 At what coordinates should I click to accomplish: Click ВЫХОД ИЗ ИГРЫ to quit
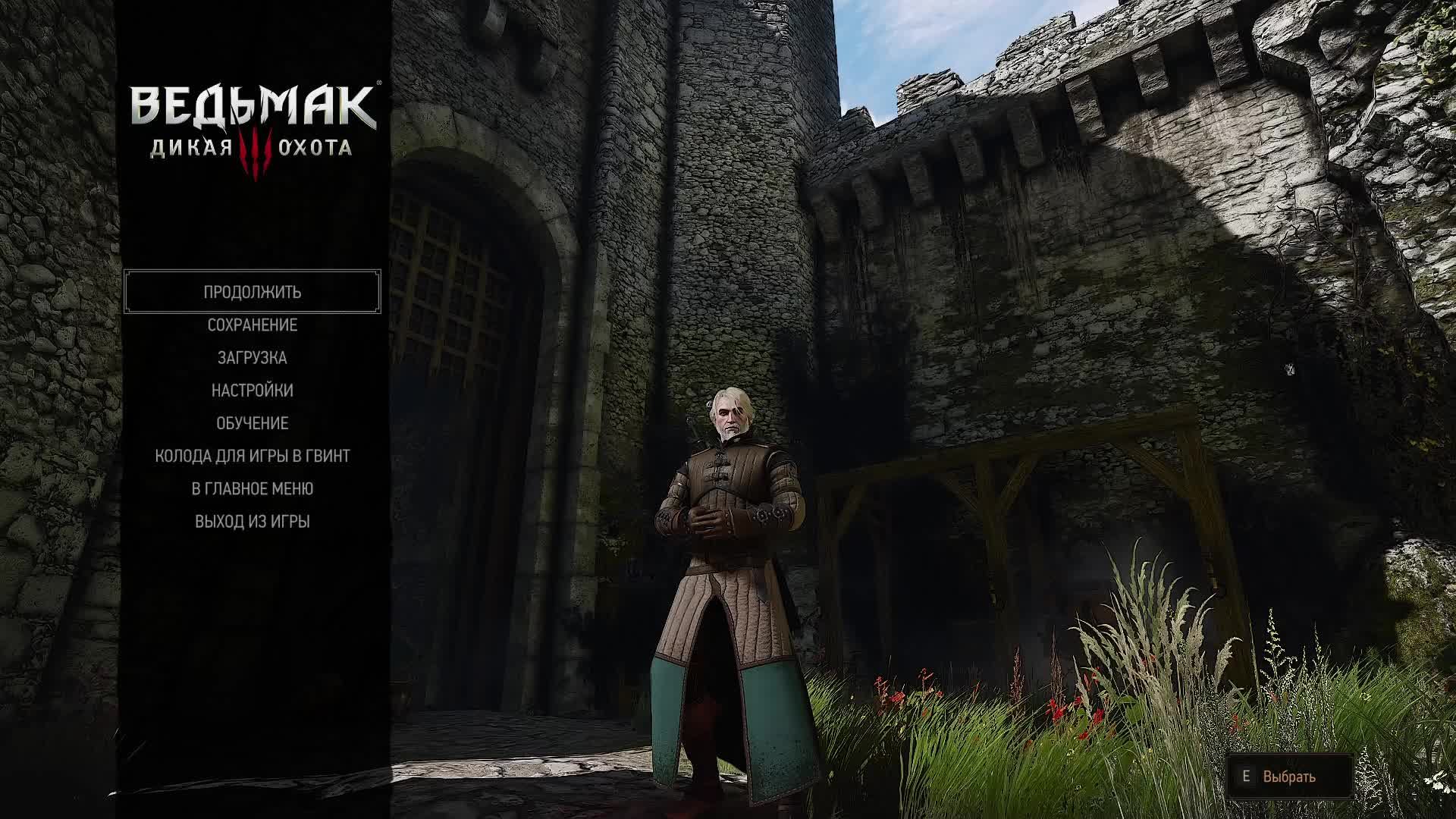pyautogui.click(x=253, y=522)
